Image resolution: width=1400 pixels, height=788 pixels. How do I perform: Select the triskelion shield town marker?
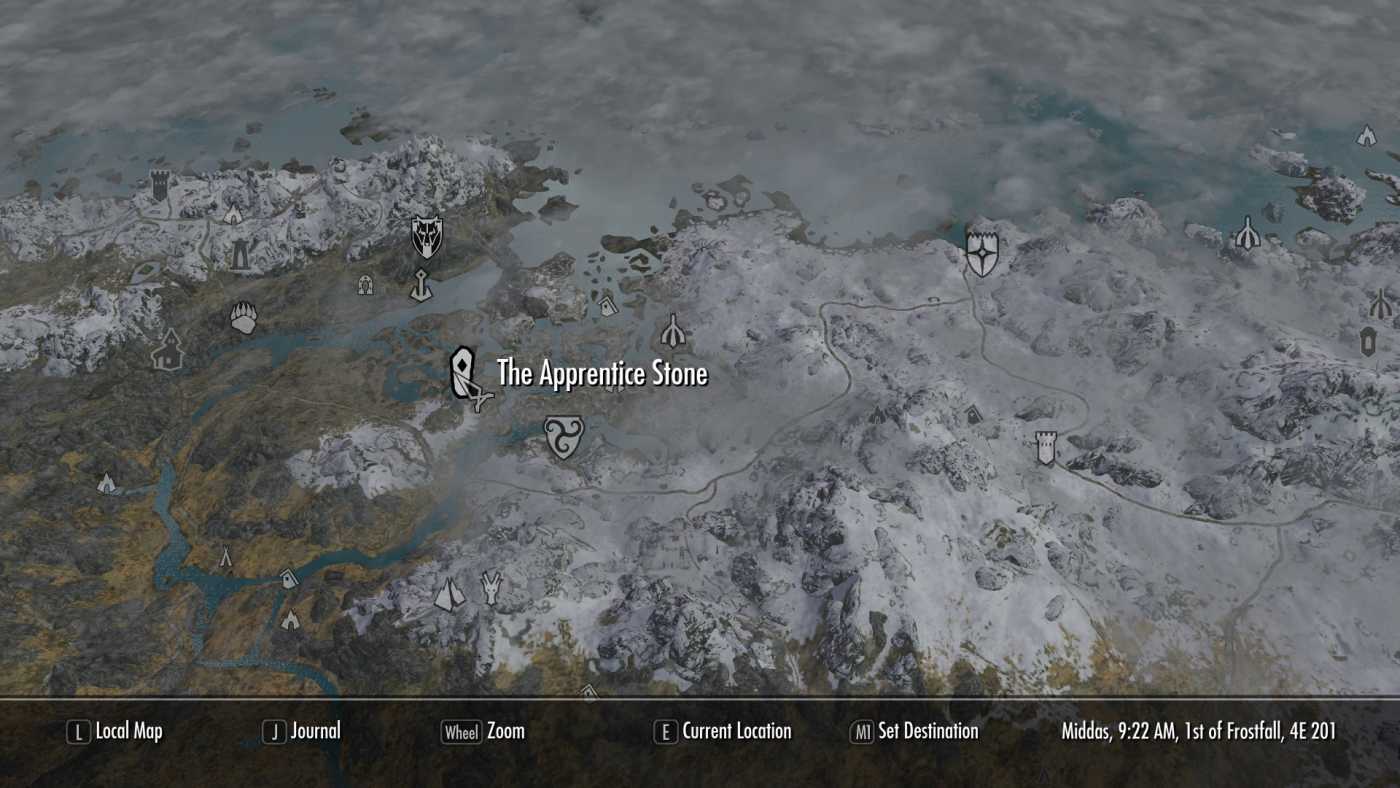(563, 437)
